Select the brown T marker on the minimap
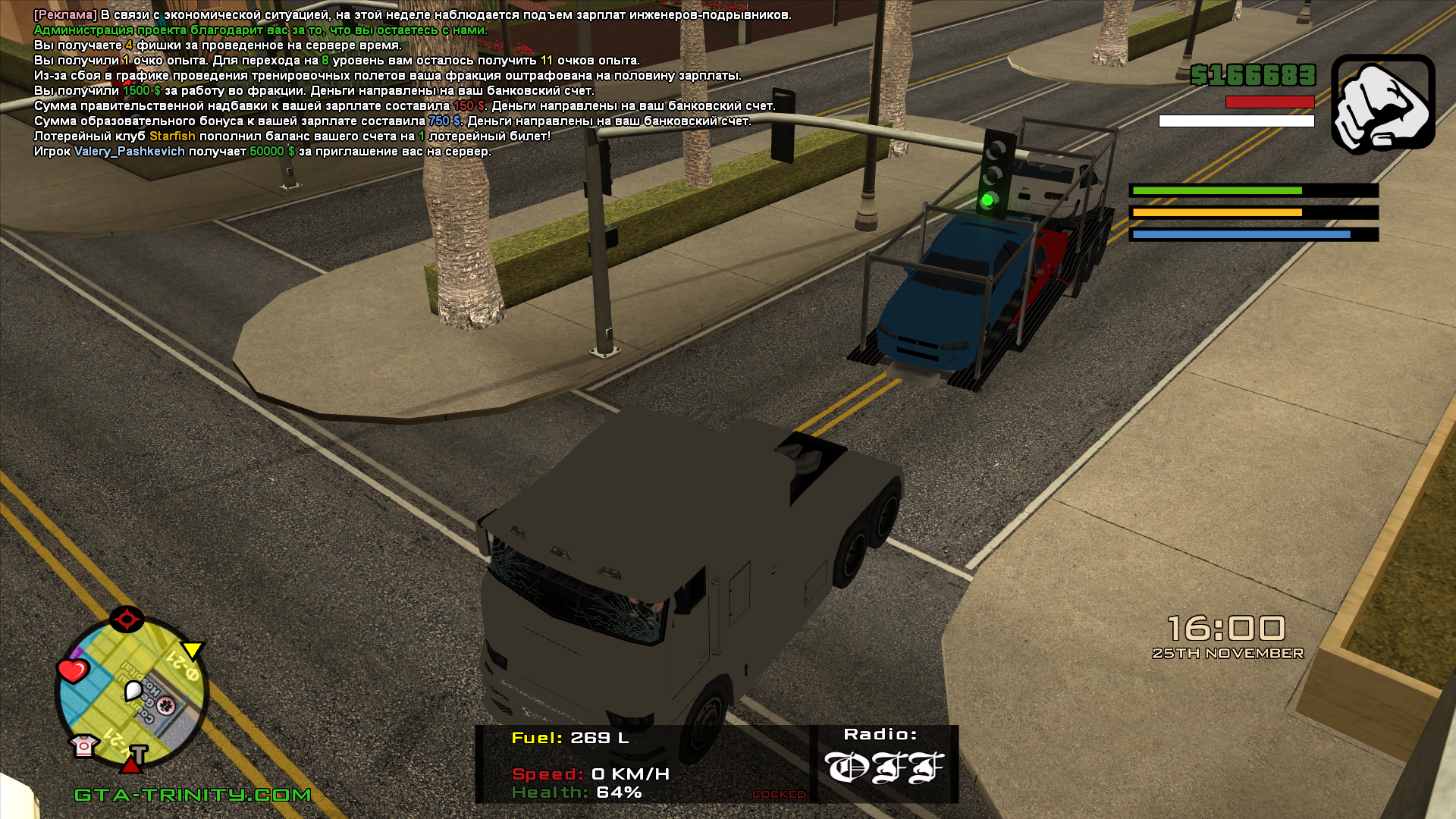The height and width of the screenshot is (819, 1456). coord(139,754)
